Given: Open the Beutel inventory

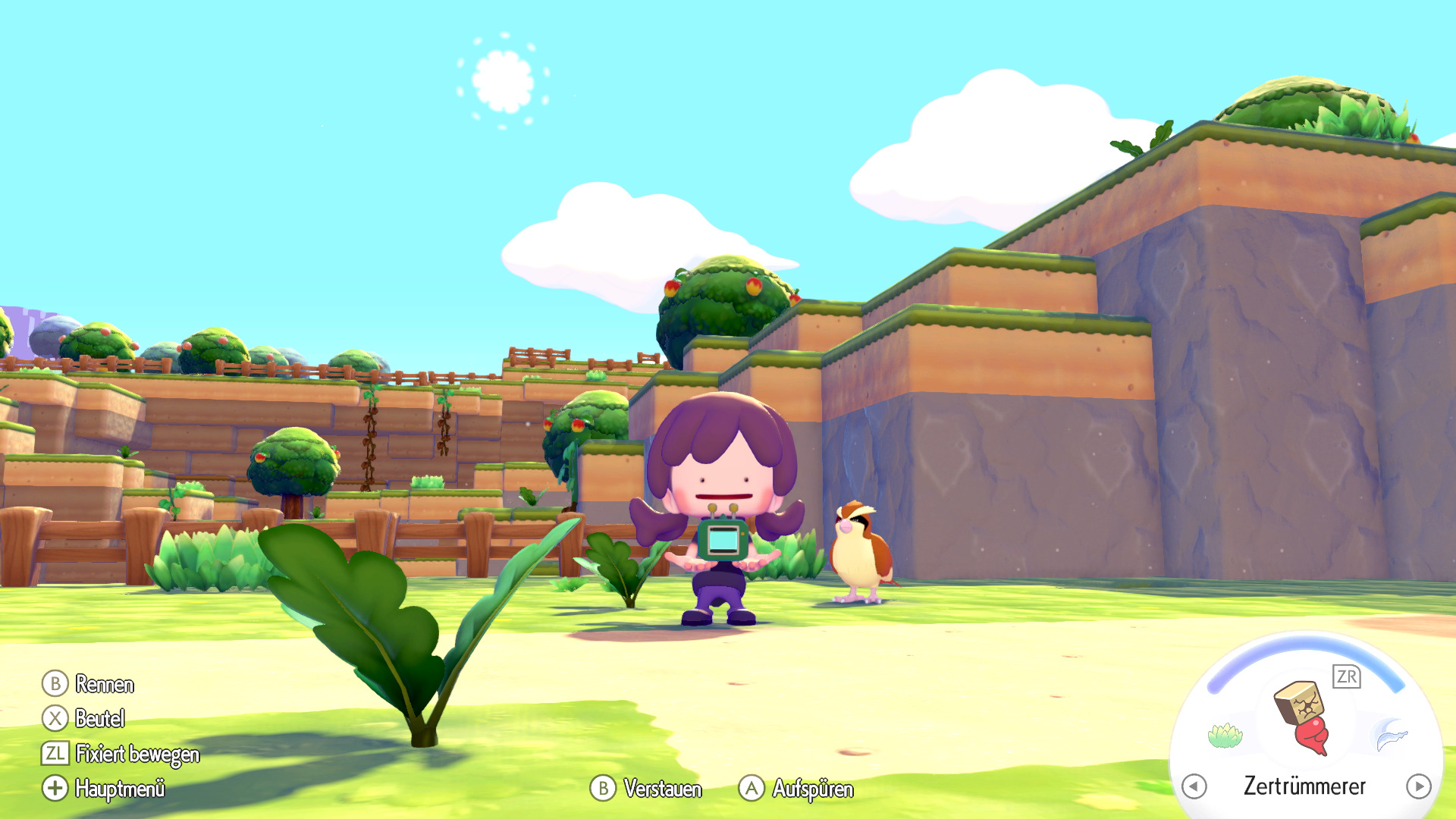Looking at the screenshot, I should (100, 719).
